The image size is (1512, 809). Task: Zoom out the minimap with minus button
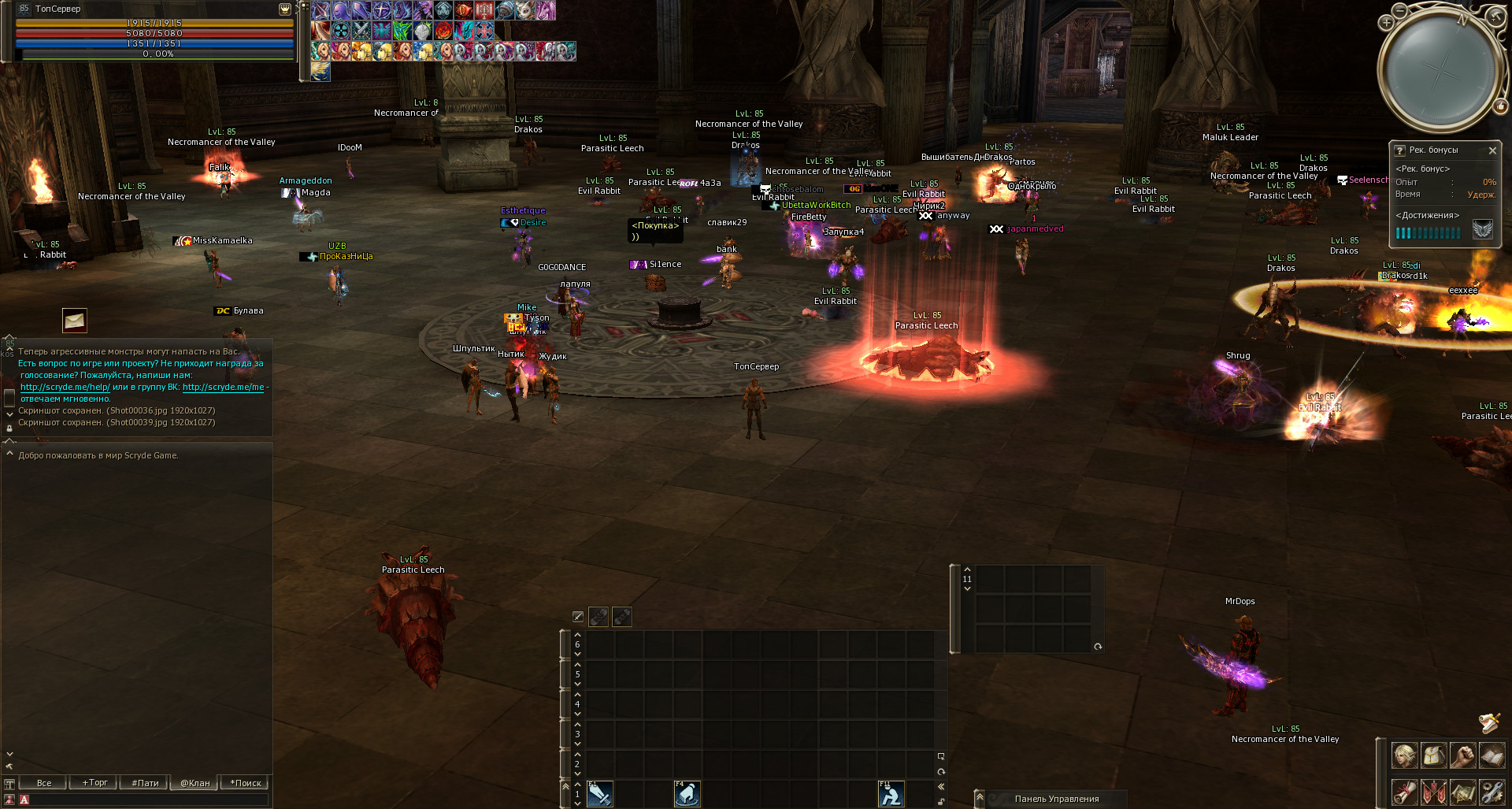[x=1399, y=11]
